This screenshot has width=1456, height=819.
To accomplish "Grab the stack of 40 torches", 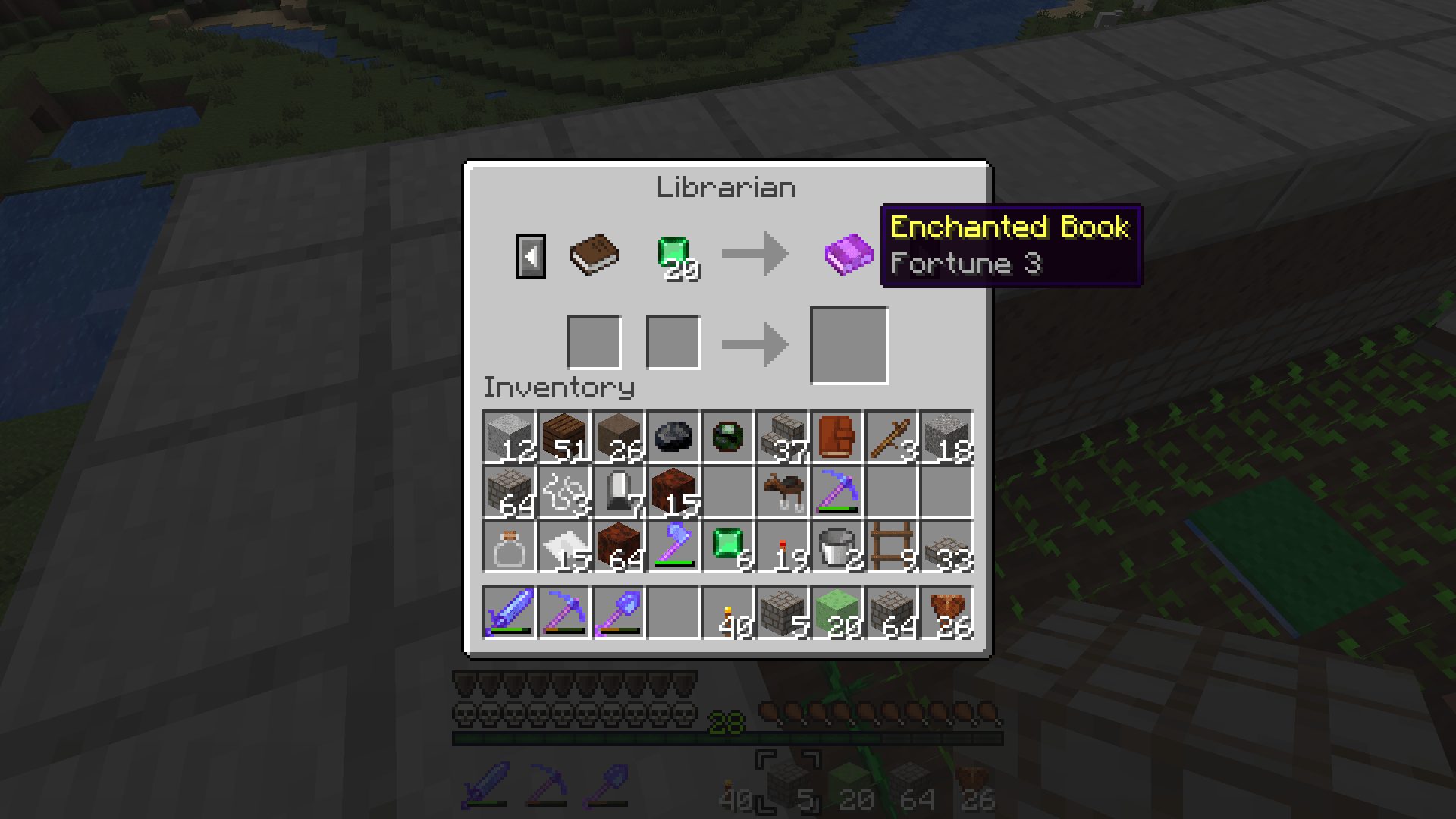I will coord(727,613).
